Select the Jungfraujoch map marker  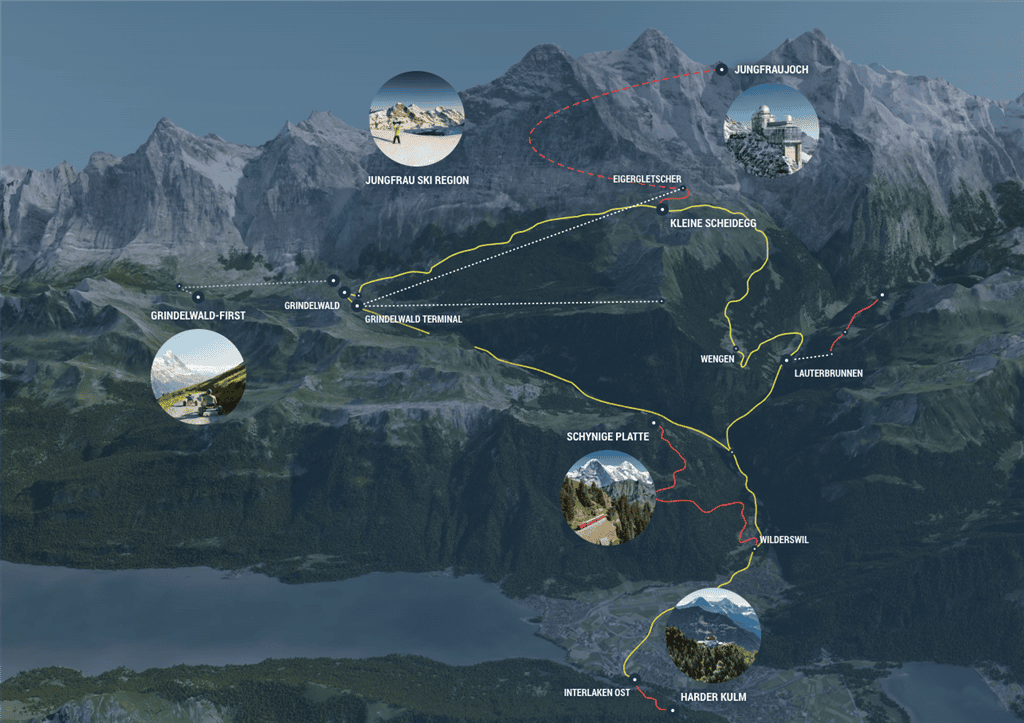point(721,70)
